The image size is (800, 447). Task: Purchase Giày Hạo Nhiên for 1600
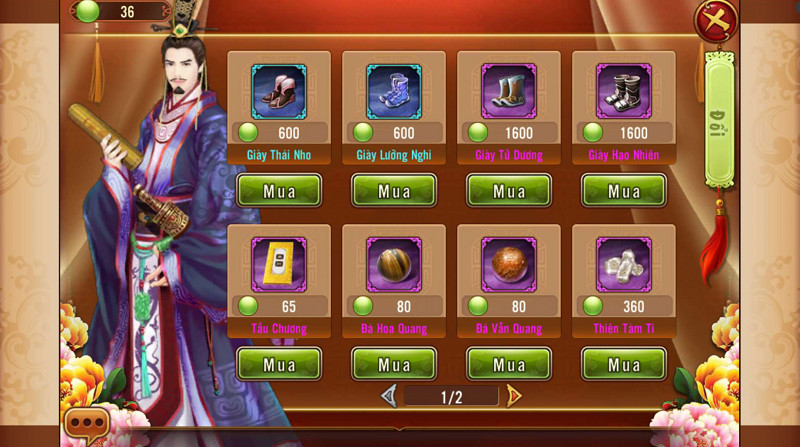[624, 190]
